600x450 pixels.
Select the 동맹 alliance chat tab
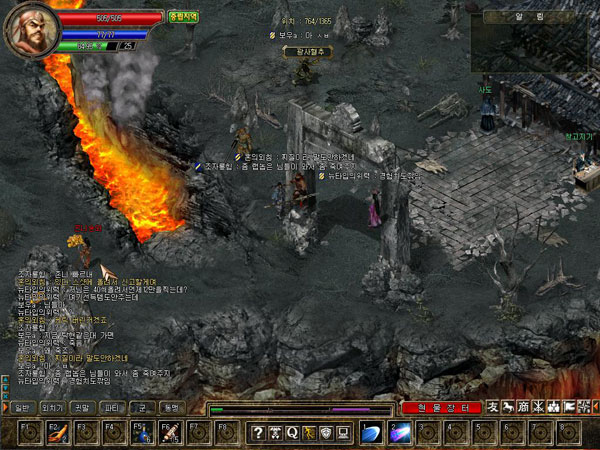(172, 408)
